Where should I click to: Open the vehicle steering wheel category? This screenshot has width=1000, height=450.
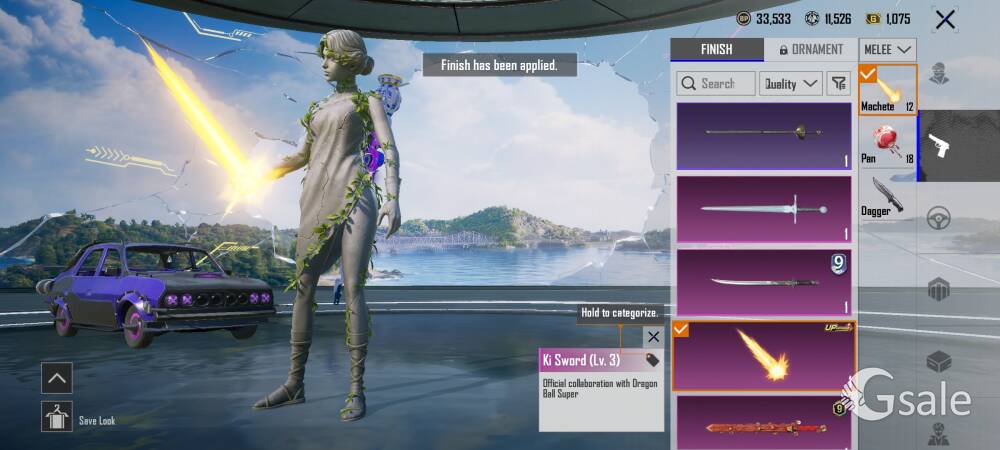938,217
